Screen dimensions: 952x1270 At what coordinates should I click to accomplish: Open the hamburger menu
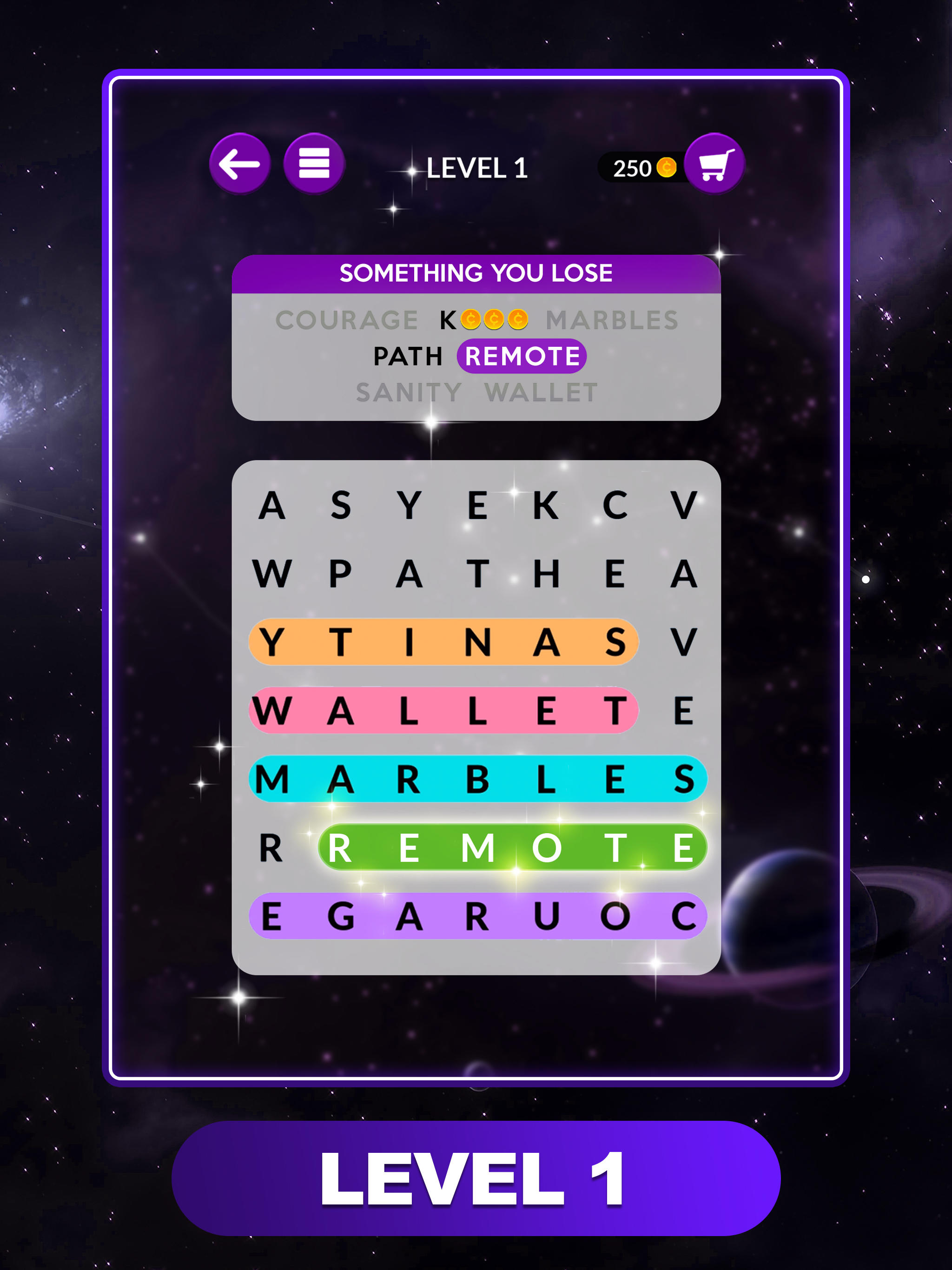pyautogui.click(x=313, y=164)
